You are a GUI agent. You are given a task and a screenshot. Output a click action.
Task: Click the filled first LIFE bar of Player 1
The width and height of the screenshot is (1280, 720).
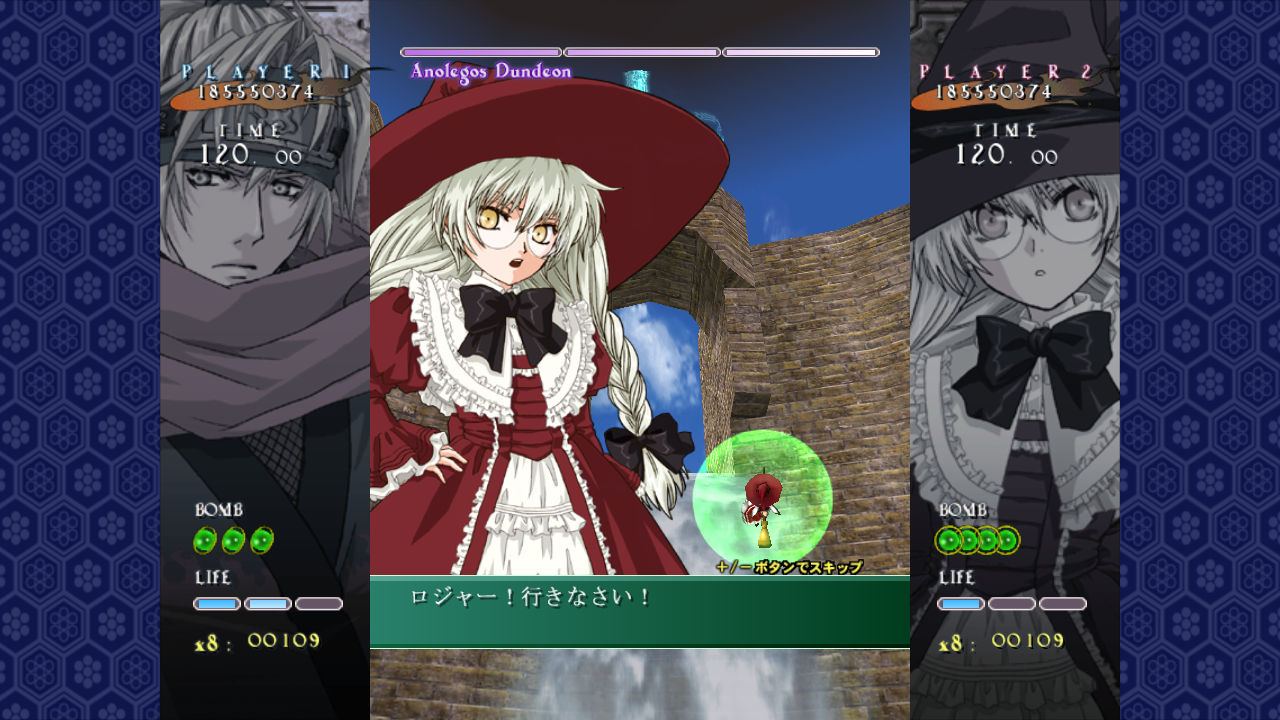[218, 602]
